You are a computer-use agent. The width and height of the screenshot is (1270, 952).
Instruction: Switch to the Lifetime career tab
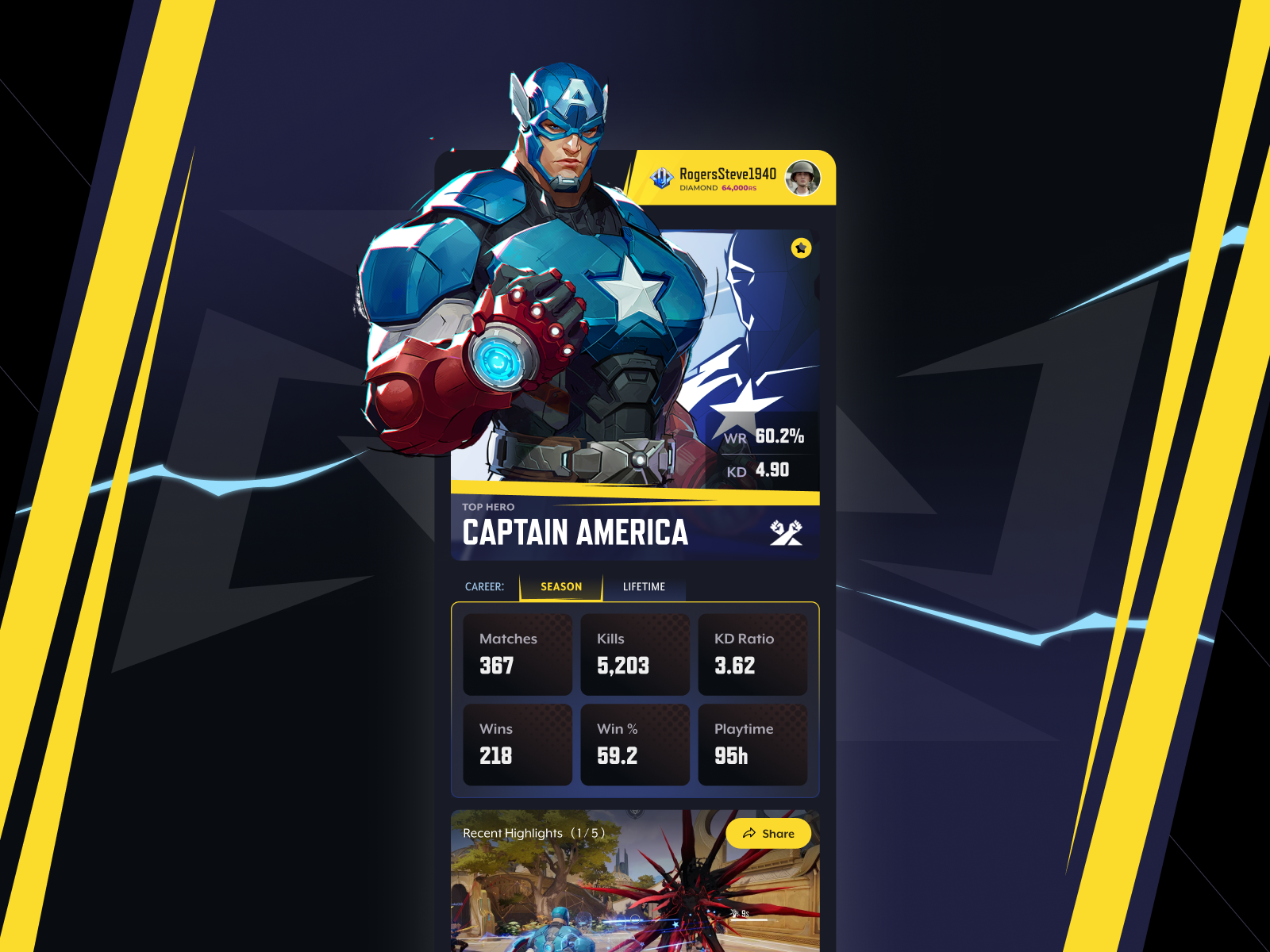click(x=644, y=587)
